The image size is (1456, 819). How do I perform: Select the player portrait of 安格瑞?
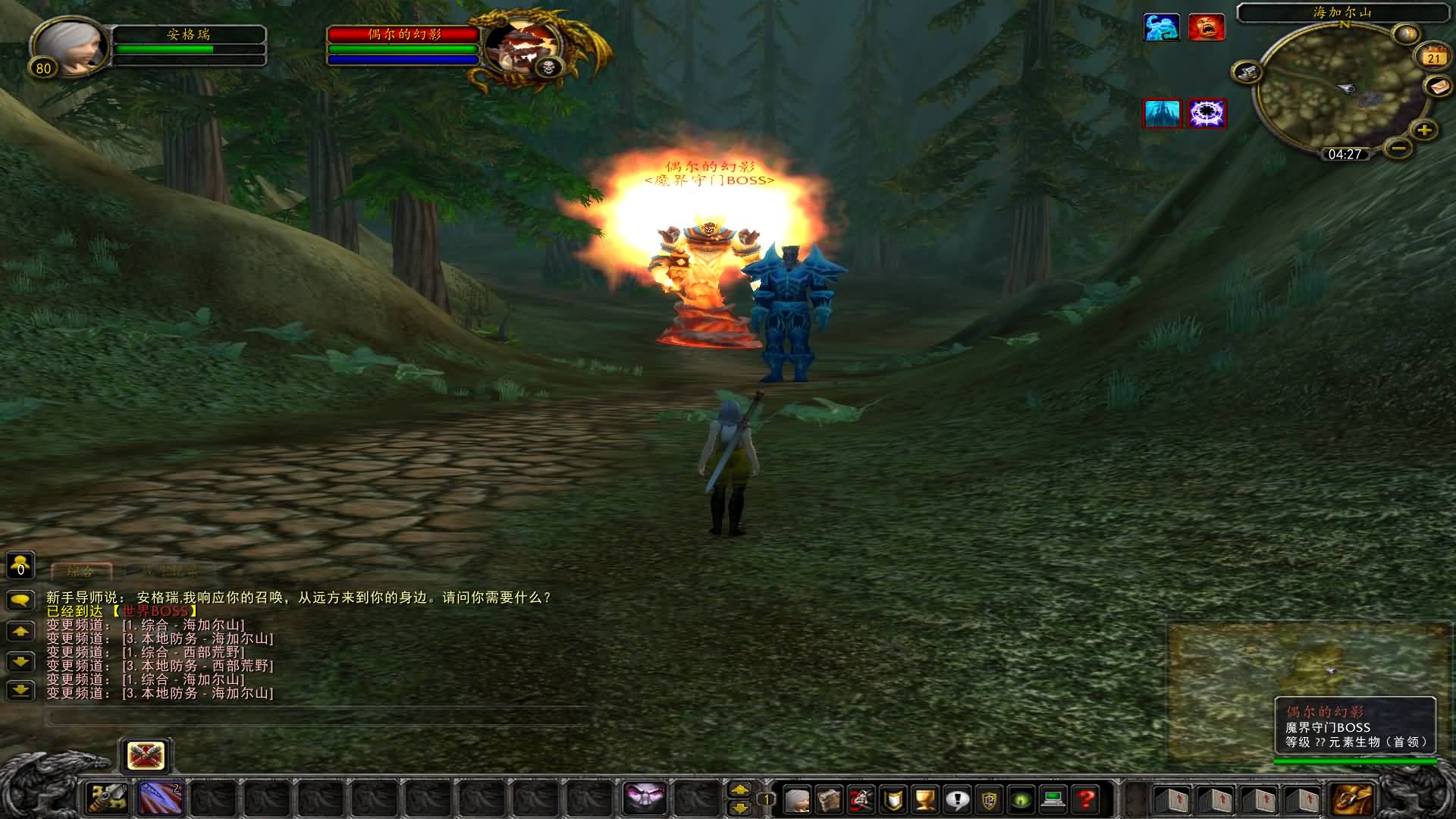71,47
